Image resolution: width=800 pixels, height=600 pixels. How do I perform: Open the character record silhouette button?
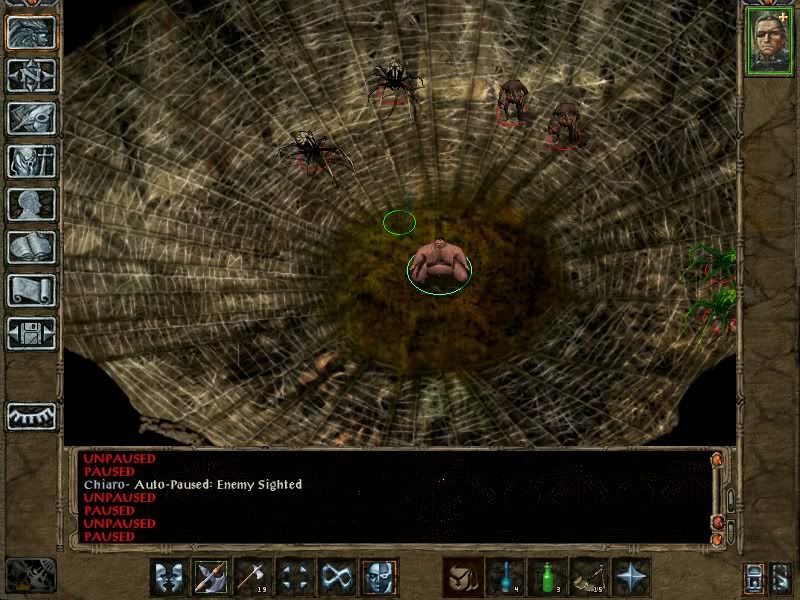pyautogui.click(x=30, y=204)
